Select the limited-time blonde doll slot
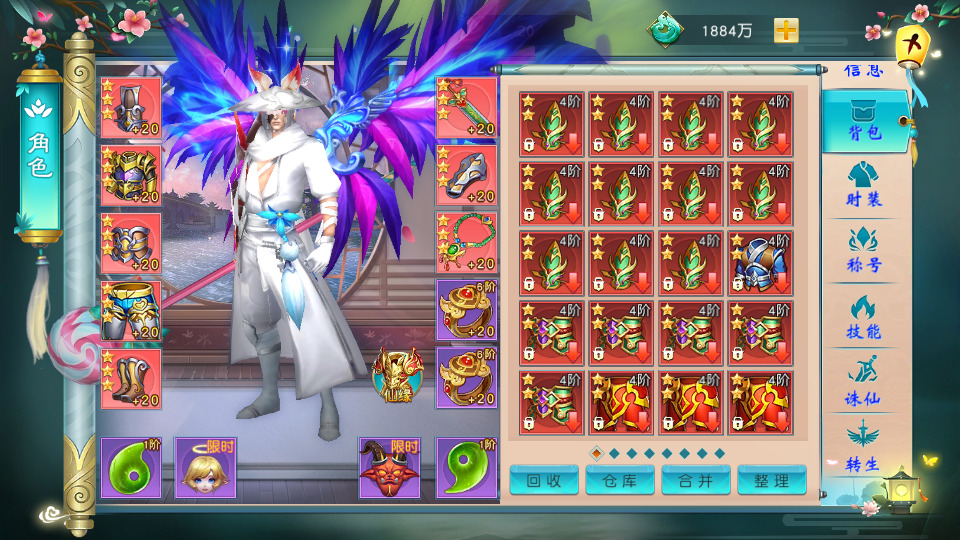 (x=206, y=467)
